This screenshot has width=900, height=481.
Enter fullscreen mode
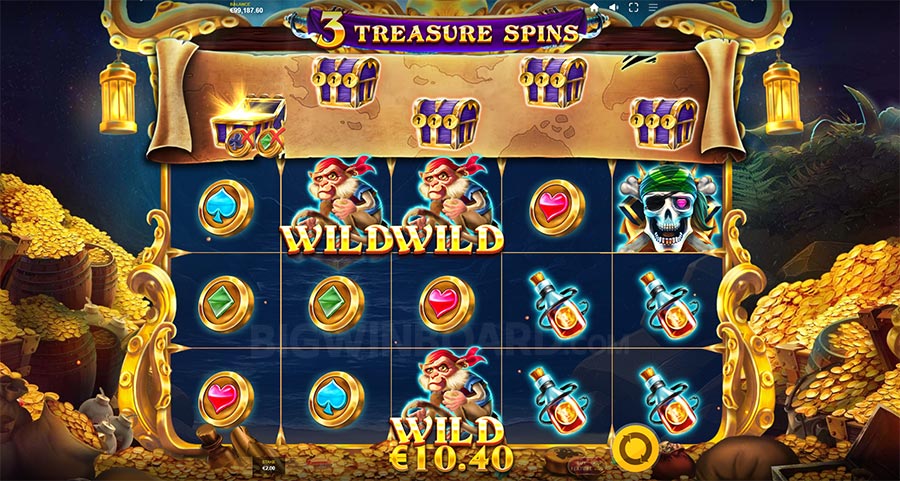pyautogui.click(x=633, y=7)
